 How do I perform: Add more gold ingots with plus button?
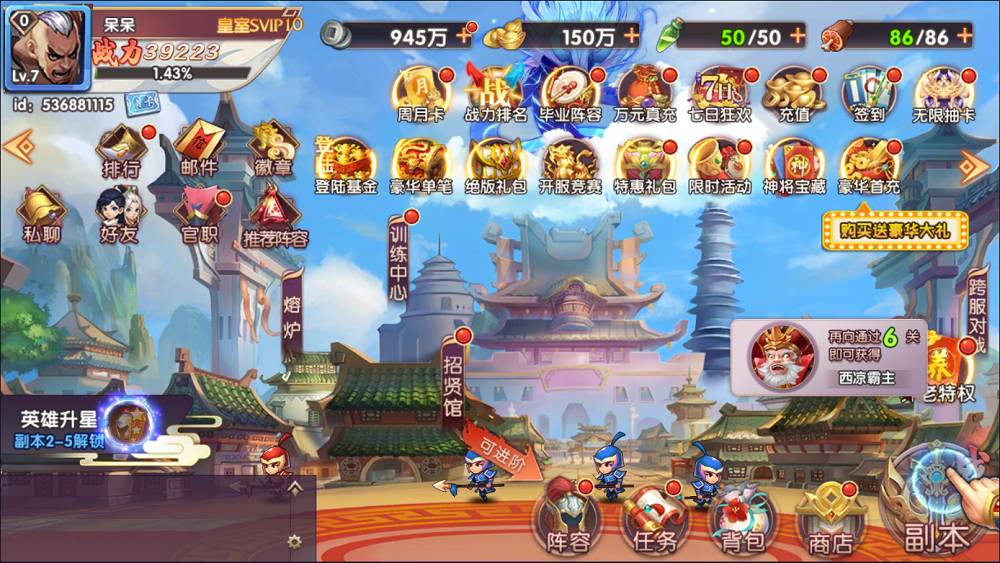coord(631,35)
